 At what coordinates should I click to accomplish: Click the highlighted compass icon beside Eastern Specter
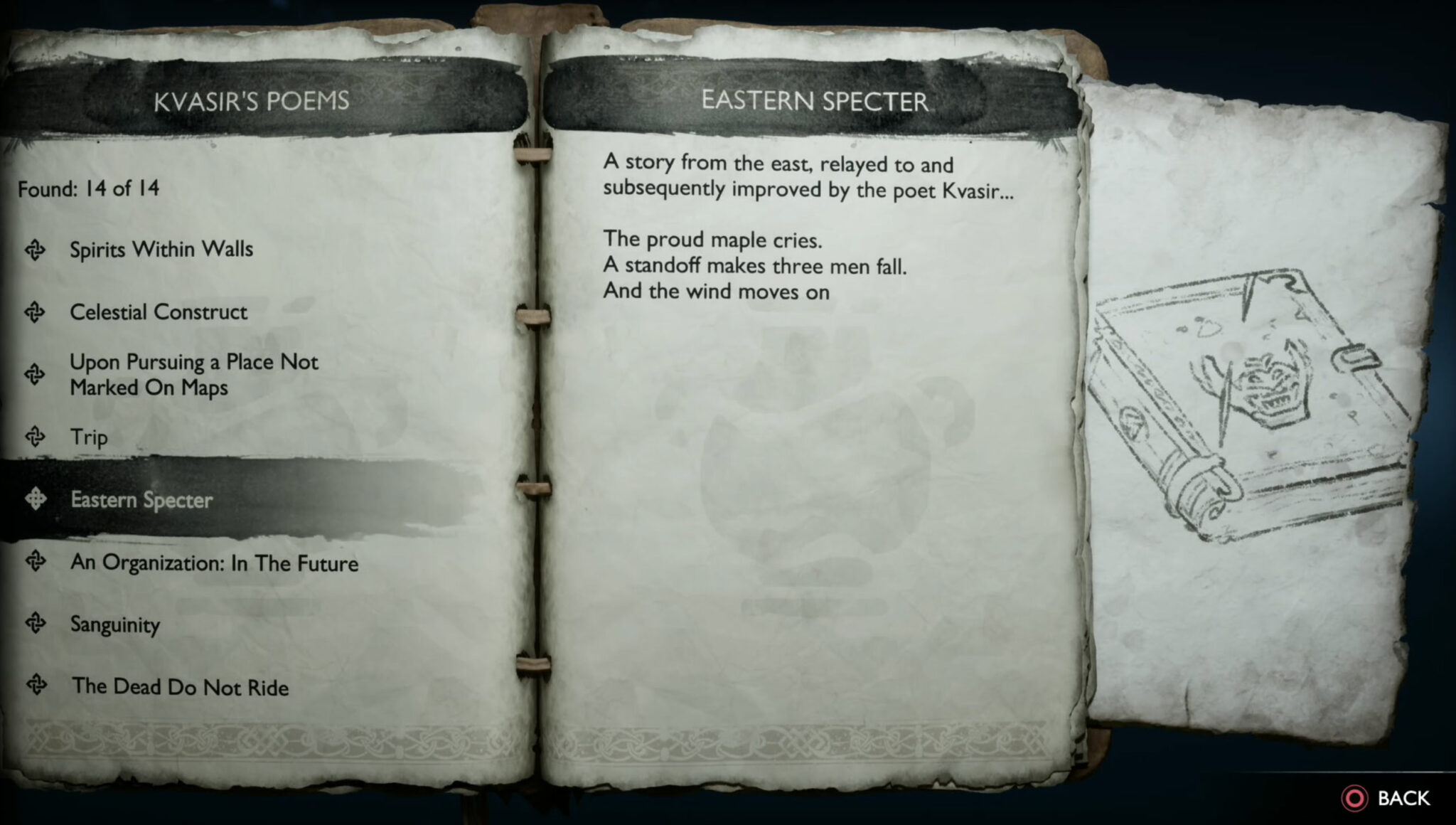click(37, 500)
